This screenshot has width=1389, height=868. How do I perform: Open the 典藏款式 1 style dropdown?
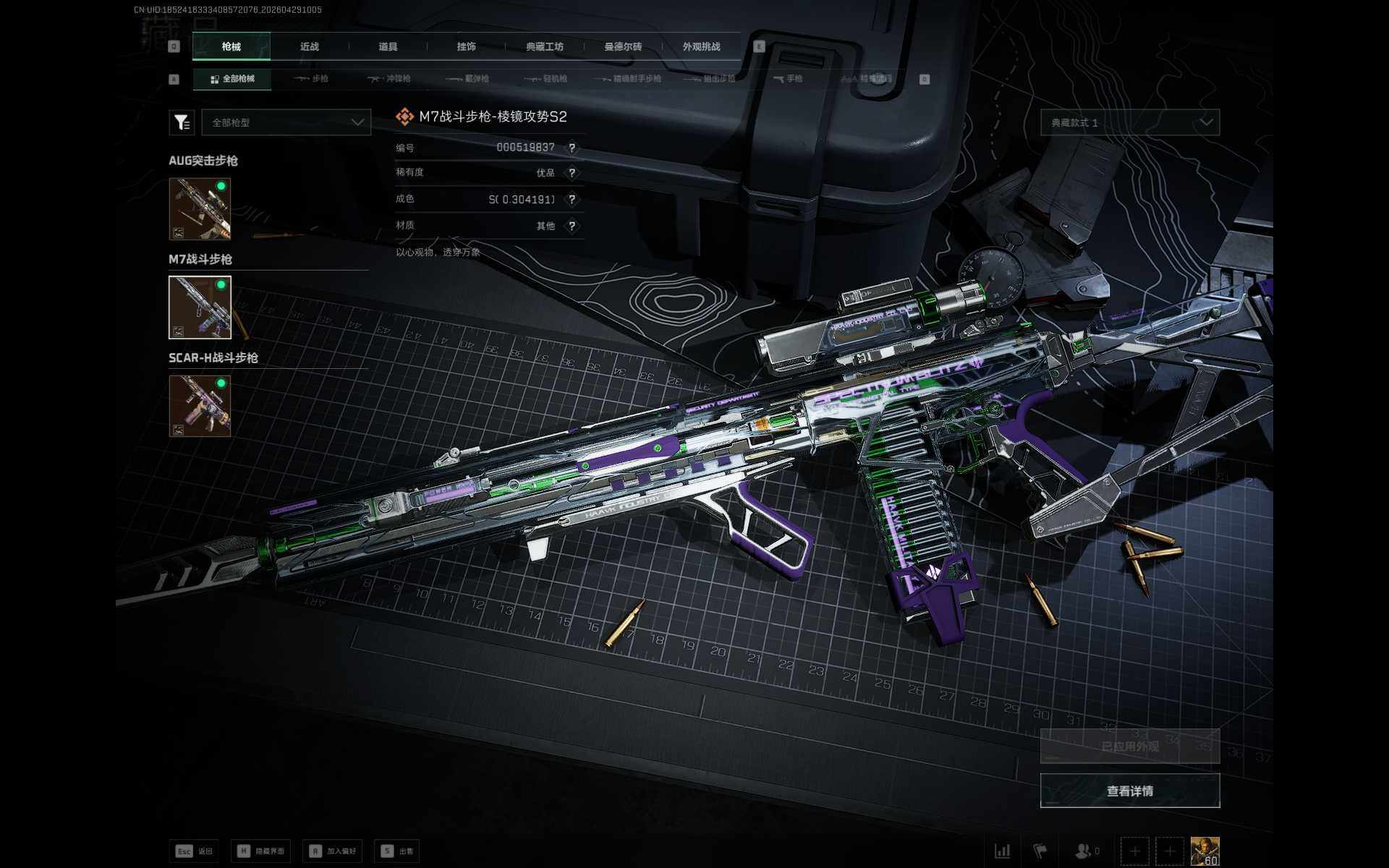(x=1129, y=123)
